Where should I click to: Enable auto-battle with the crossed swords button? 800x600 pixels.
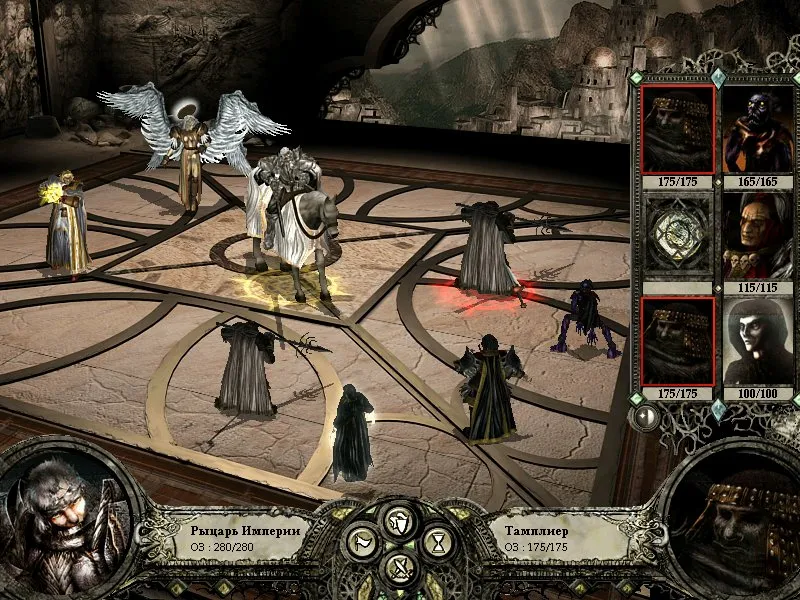[400, 568]
